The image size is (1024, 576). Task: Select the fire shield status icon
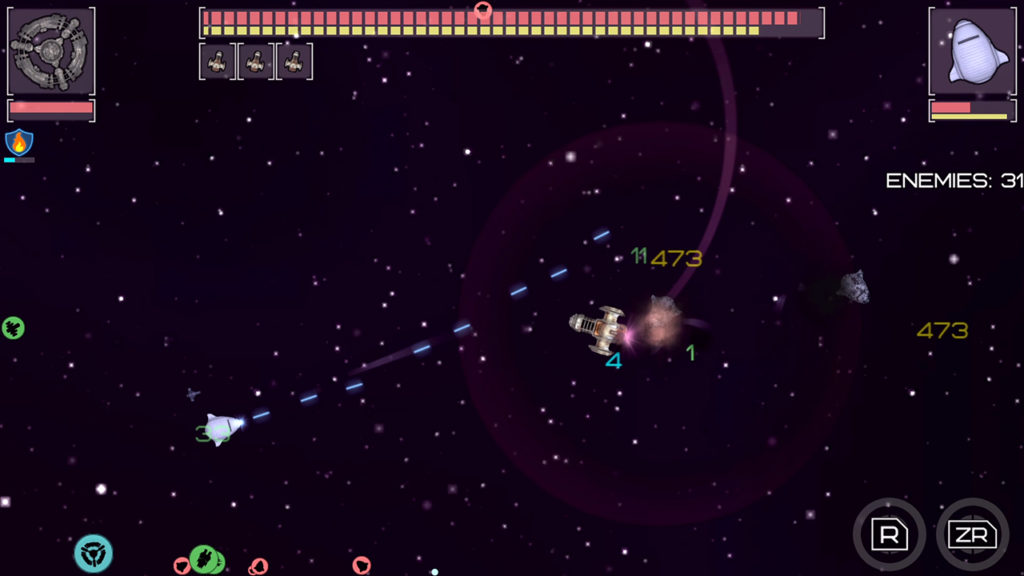pos(19,142)
